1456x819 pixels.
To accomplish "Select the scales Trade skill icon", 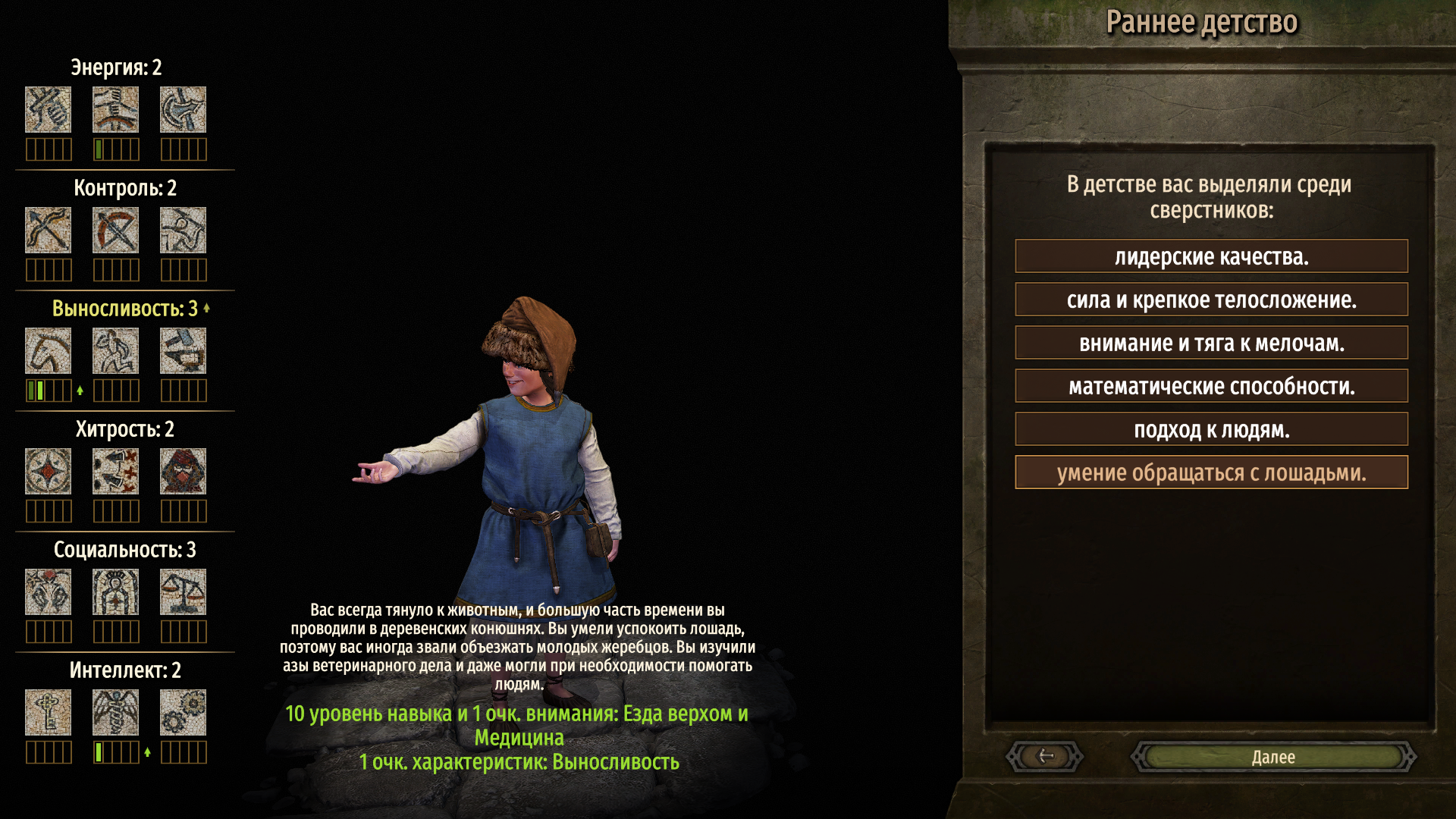I will click(183, 591).
